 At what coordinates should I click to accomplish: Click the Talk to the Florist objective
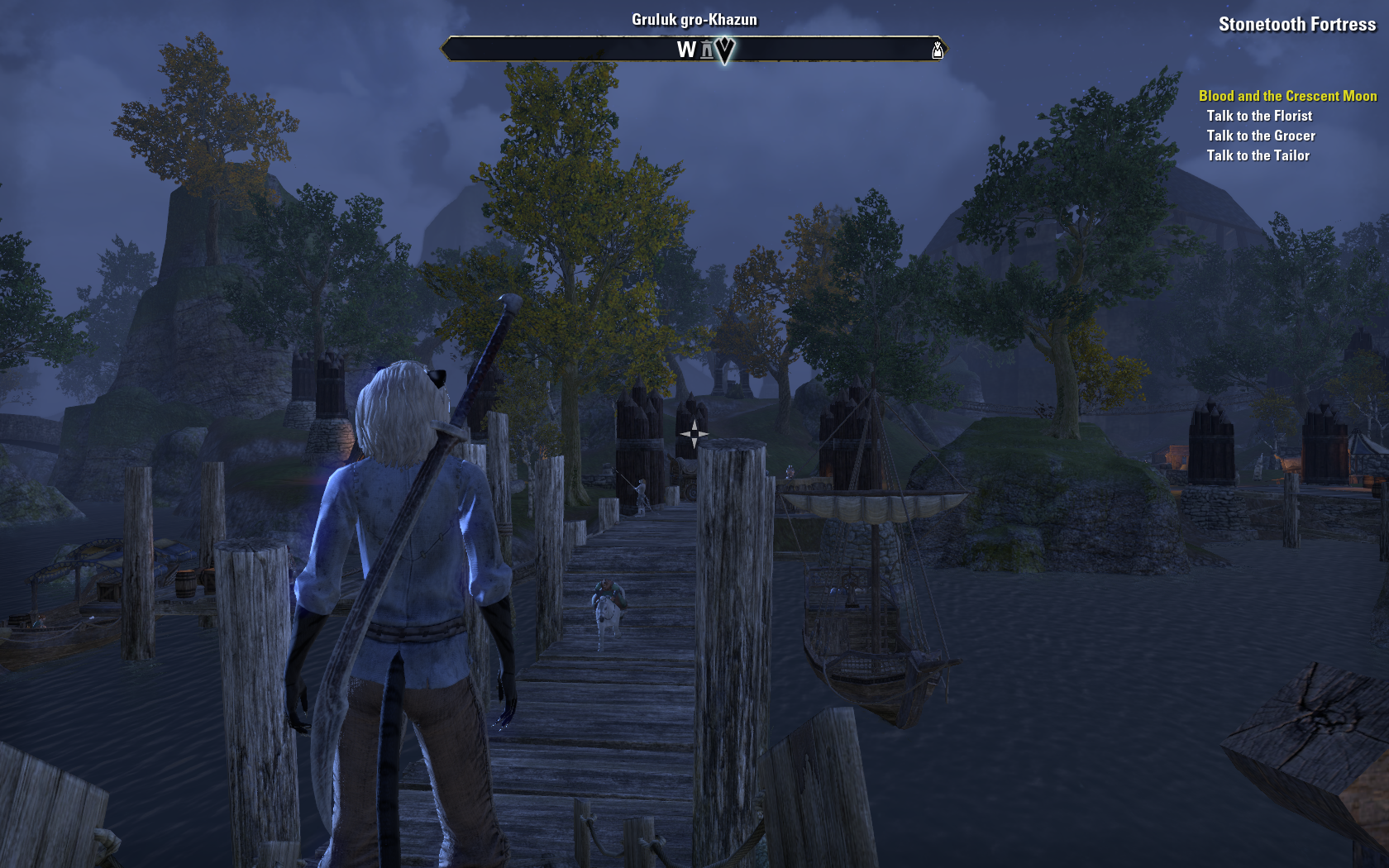(1258, 116)
